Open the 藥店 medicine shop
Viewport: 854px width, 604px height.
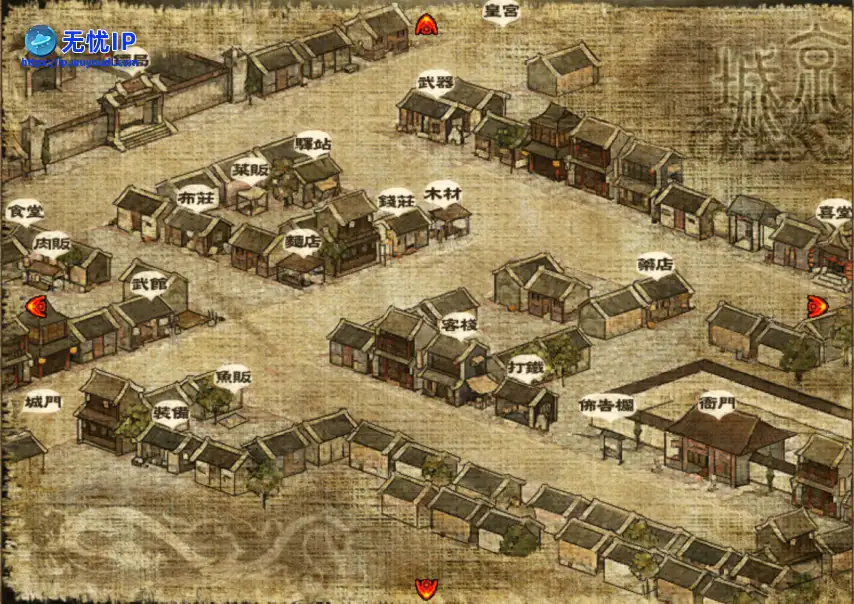[655, 265]
